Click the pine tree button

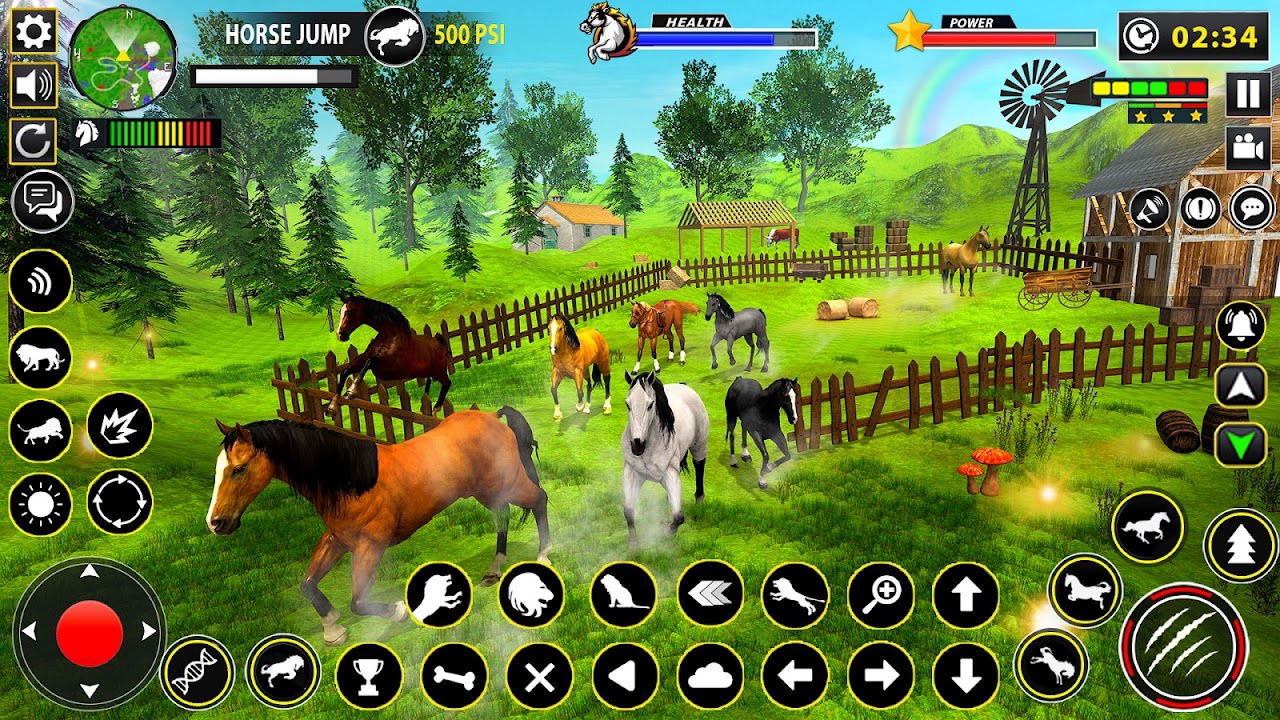(x=1241, y=546)
